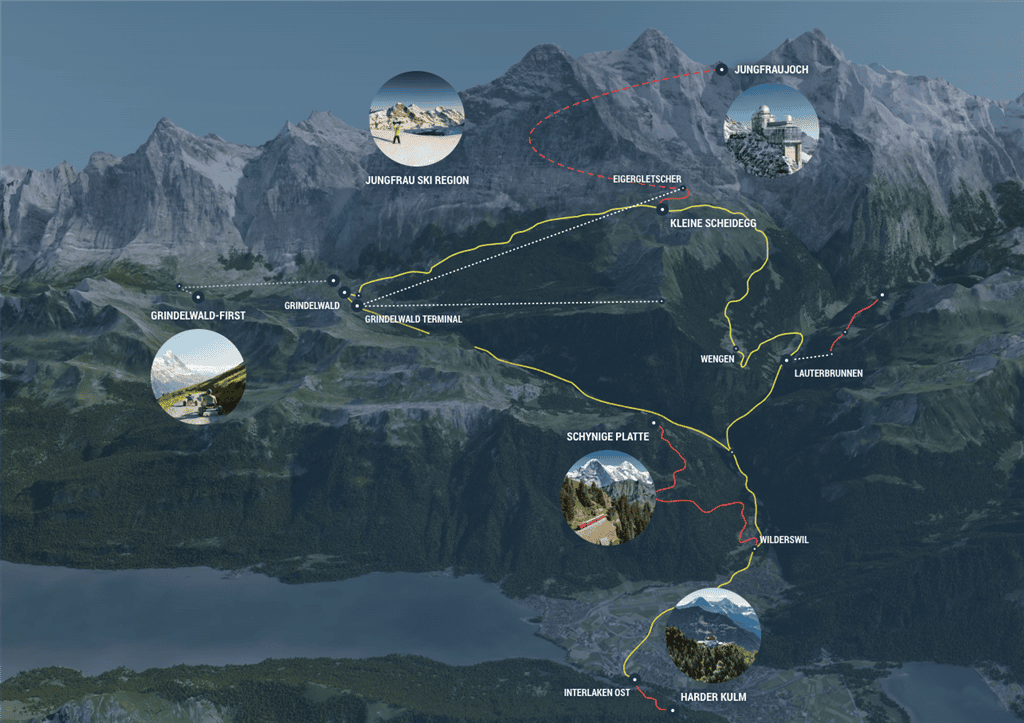The width and height of the screenshot is (1024, 723).
Task: Select the Grindelwald Terminal marker
Action: pyautogui.click(x=356, y=306)
